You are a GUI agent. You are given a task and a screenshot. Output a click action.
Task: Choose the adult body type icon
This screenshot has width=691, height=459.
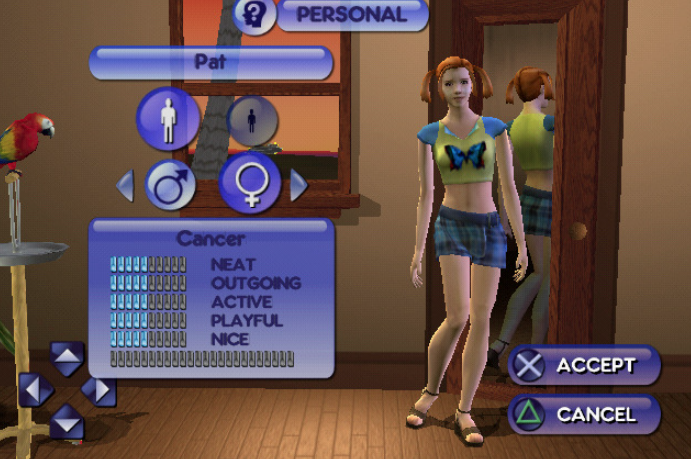167,118
